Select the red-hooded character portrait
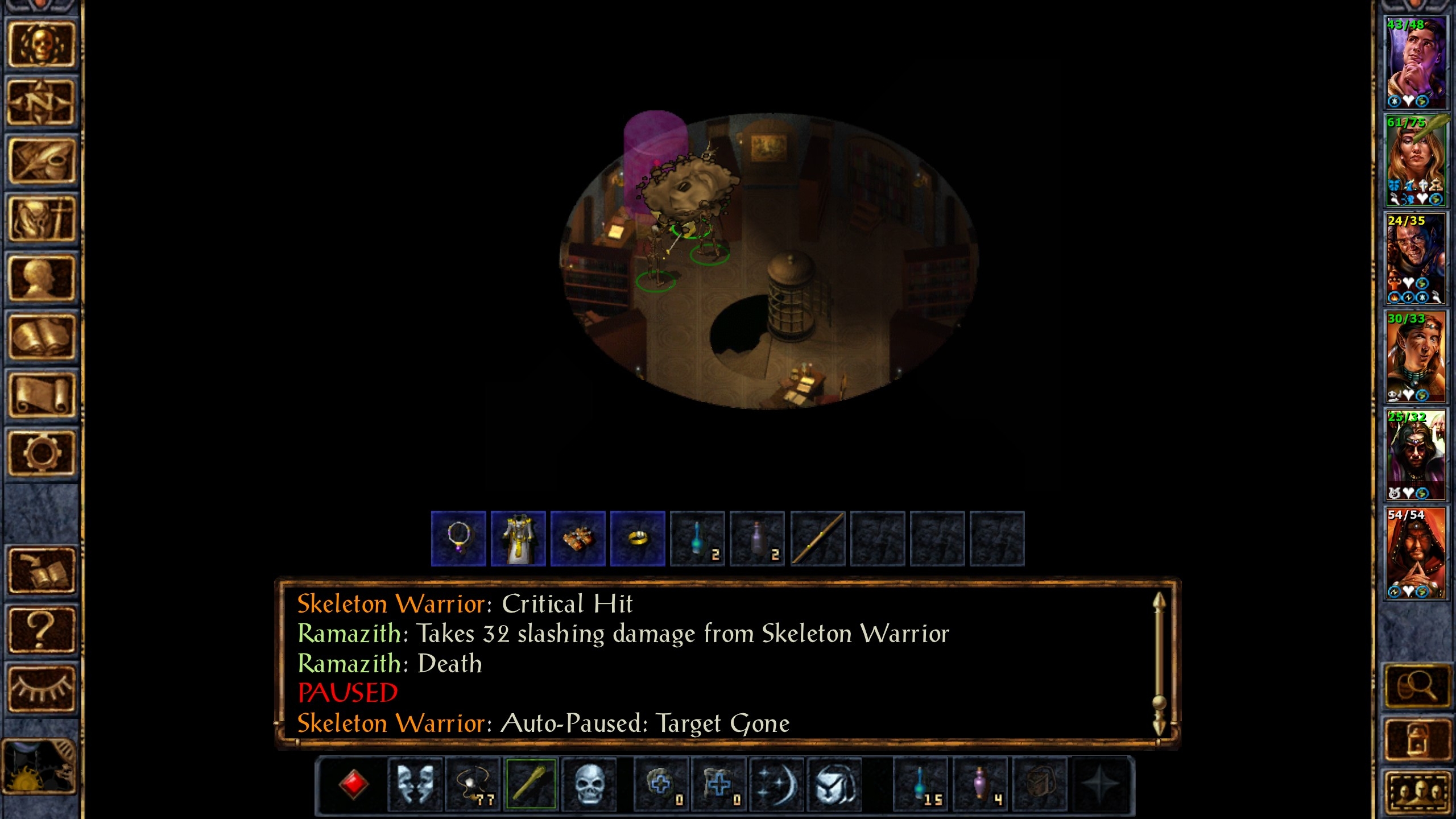The height and width of the screenshot is (819, 1456). tap(1415, 553)
